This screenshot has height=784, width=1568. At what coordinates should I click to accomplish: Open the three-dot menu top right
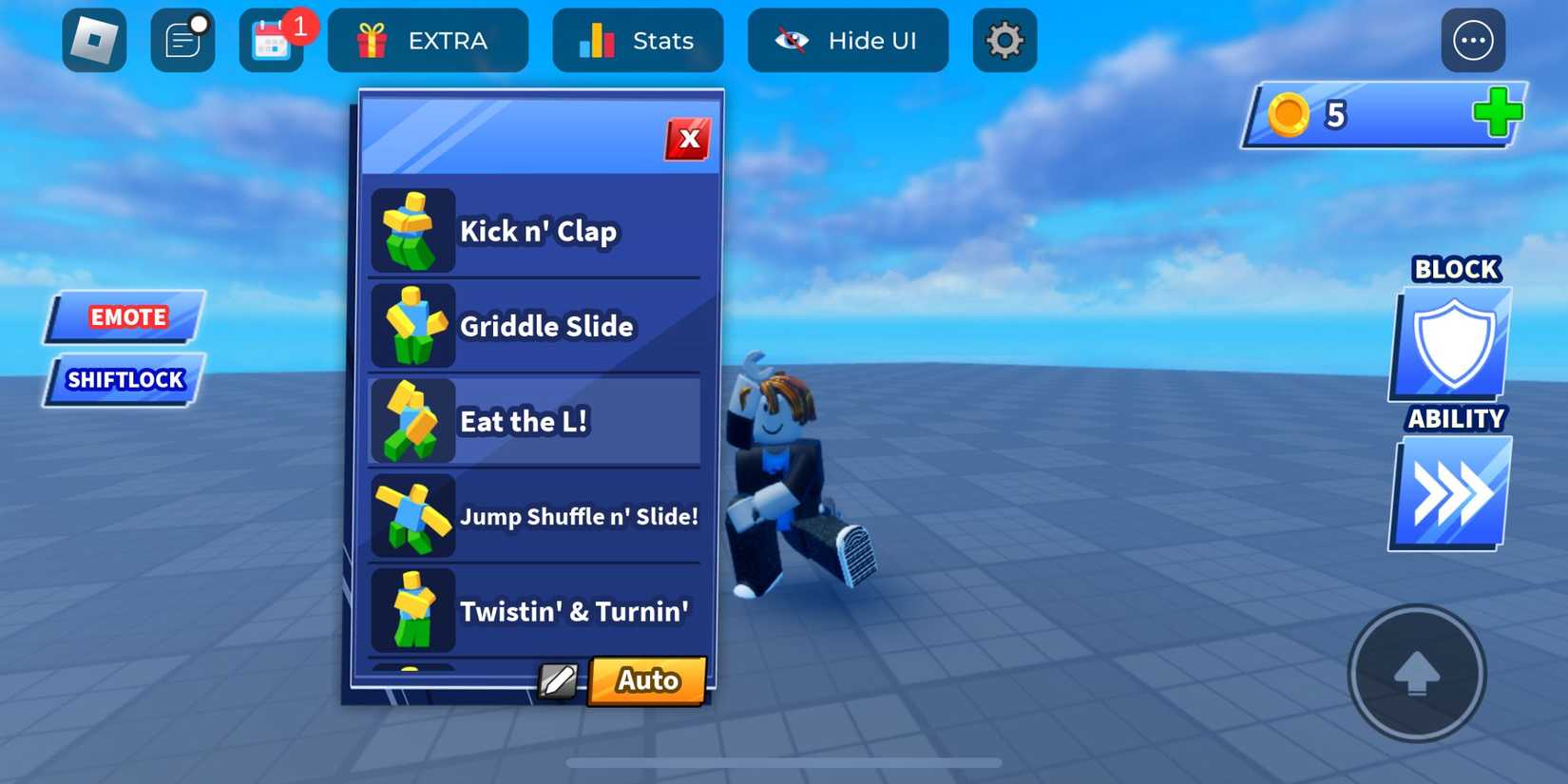(1474, 40)
